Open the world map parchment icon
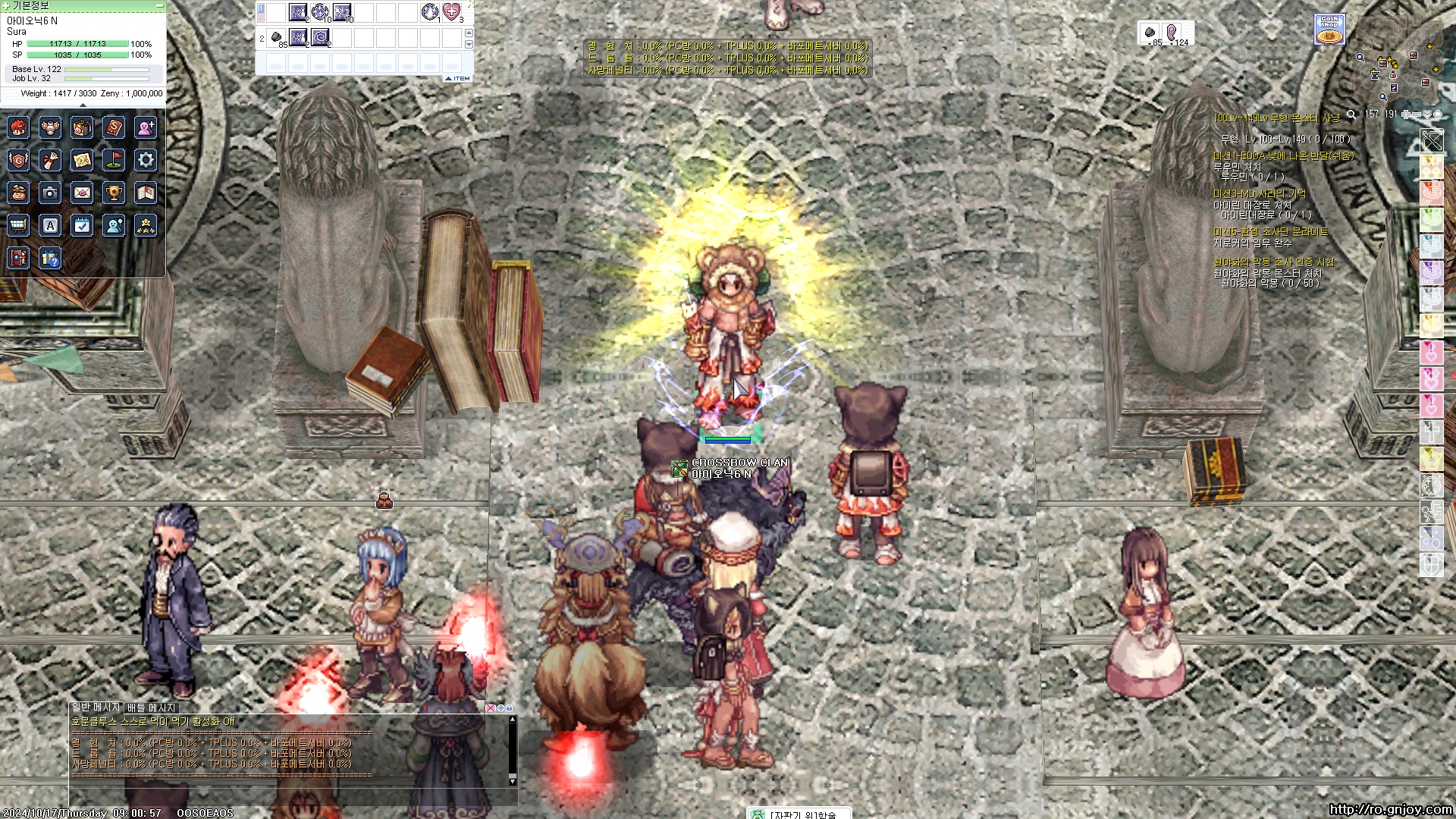 coord(82,160)
